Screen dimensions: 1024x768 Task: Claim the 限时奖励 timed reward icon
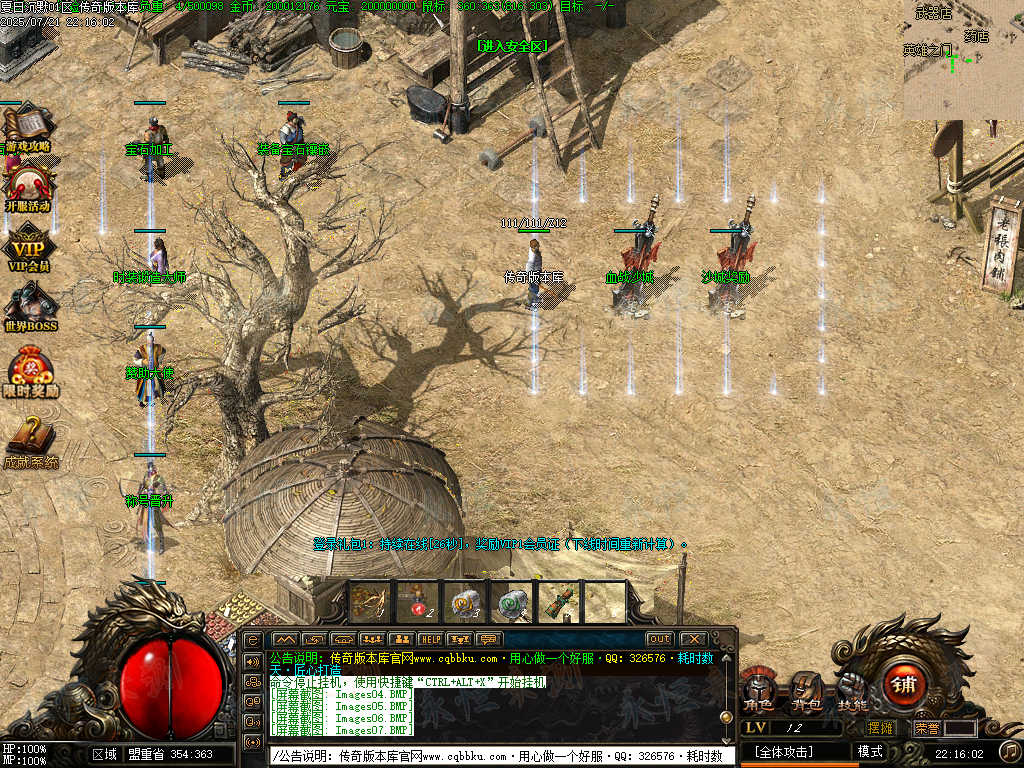pos(30,371)
